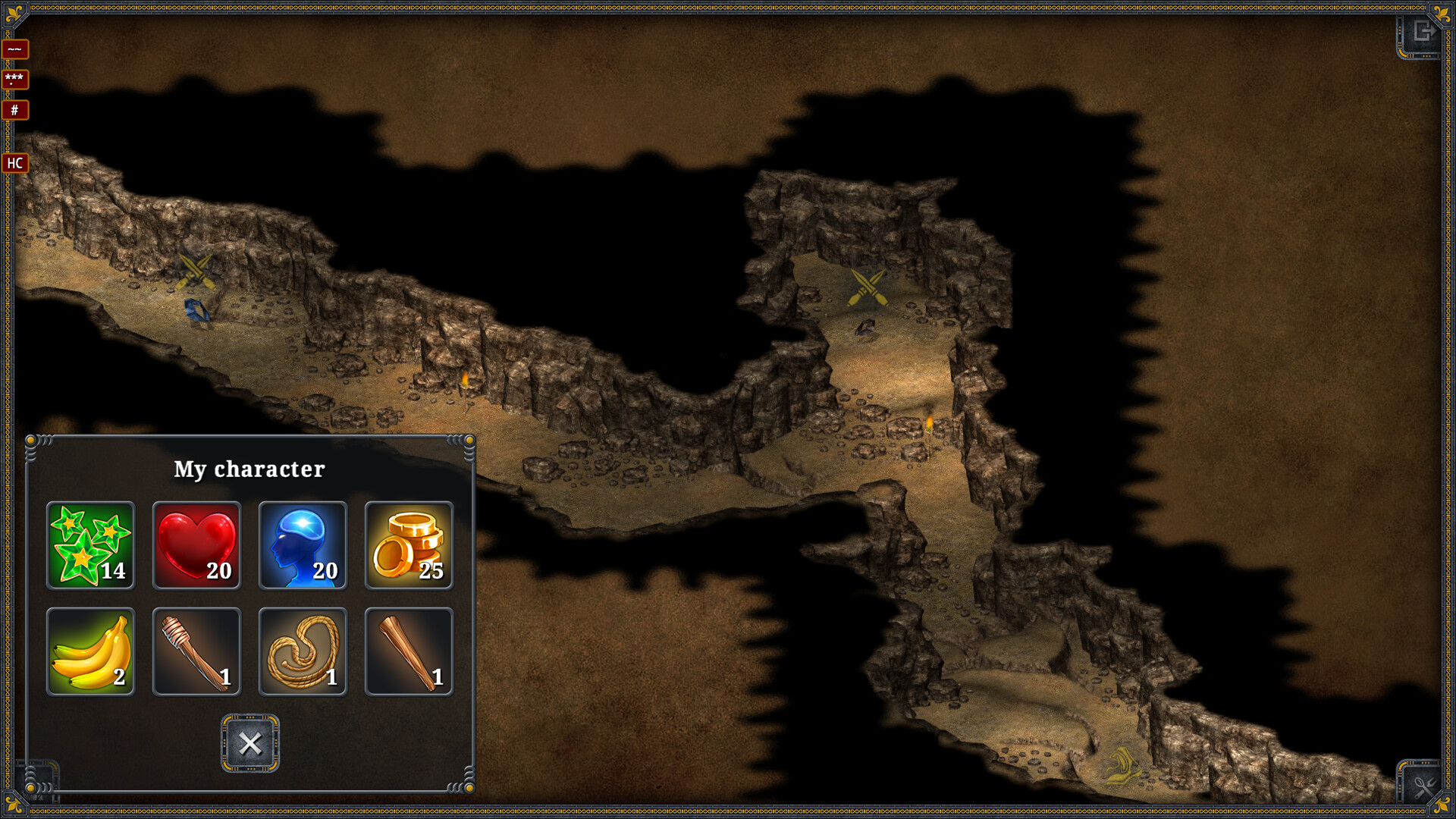
Task: Select the green stars experience icon
Action: click(x=90, y=545)
